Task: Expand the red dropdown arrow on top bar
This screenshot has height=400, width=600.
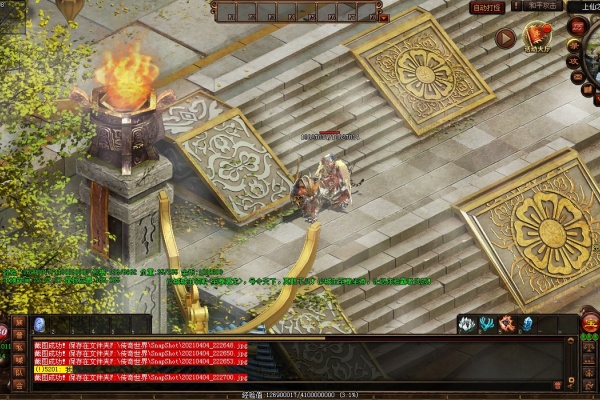Action: pyautogui.click(x=384, y=17)
